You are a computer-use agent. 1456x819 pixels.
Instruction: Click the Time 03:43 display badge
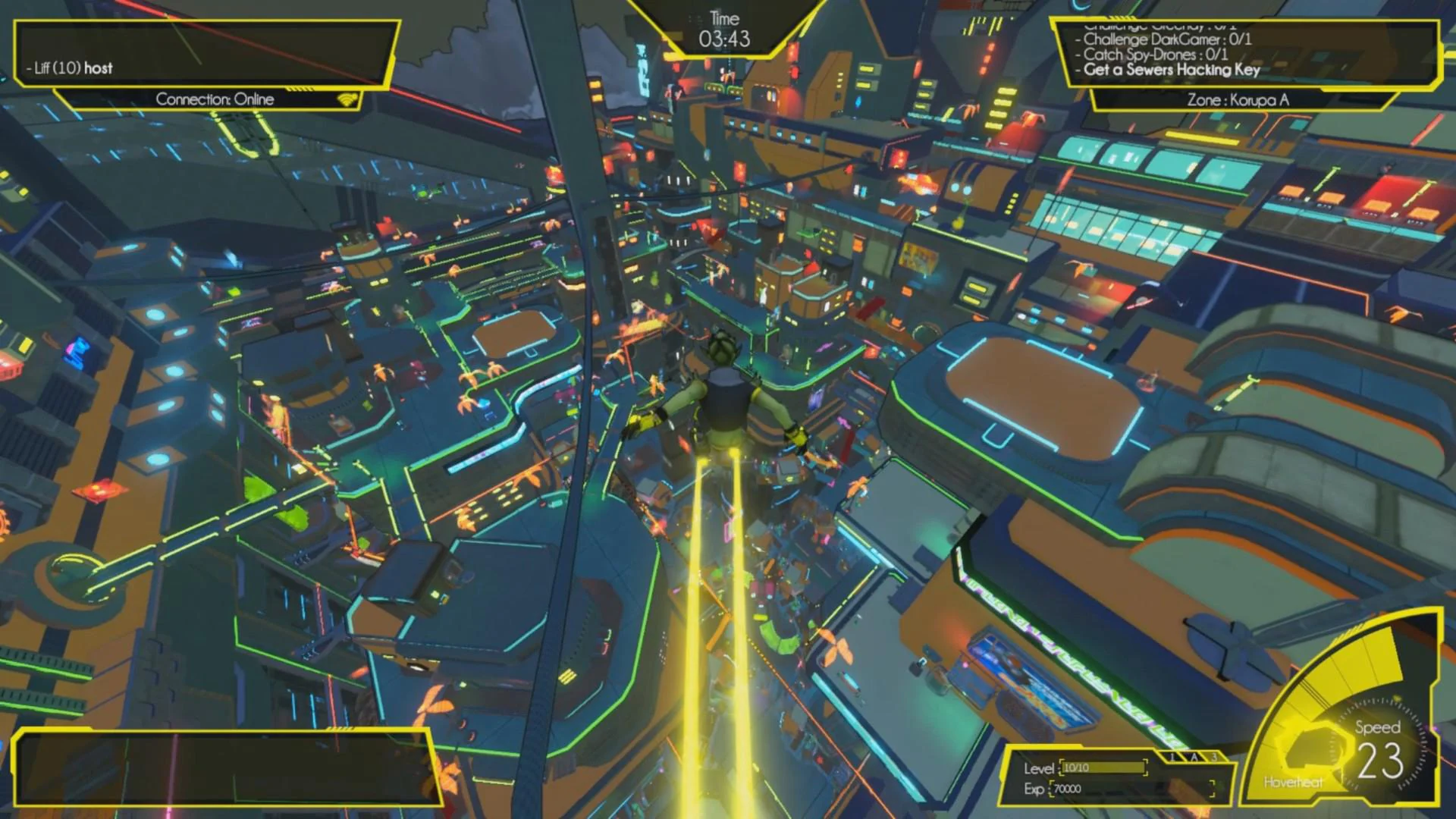(x=723, y=27)
